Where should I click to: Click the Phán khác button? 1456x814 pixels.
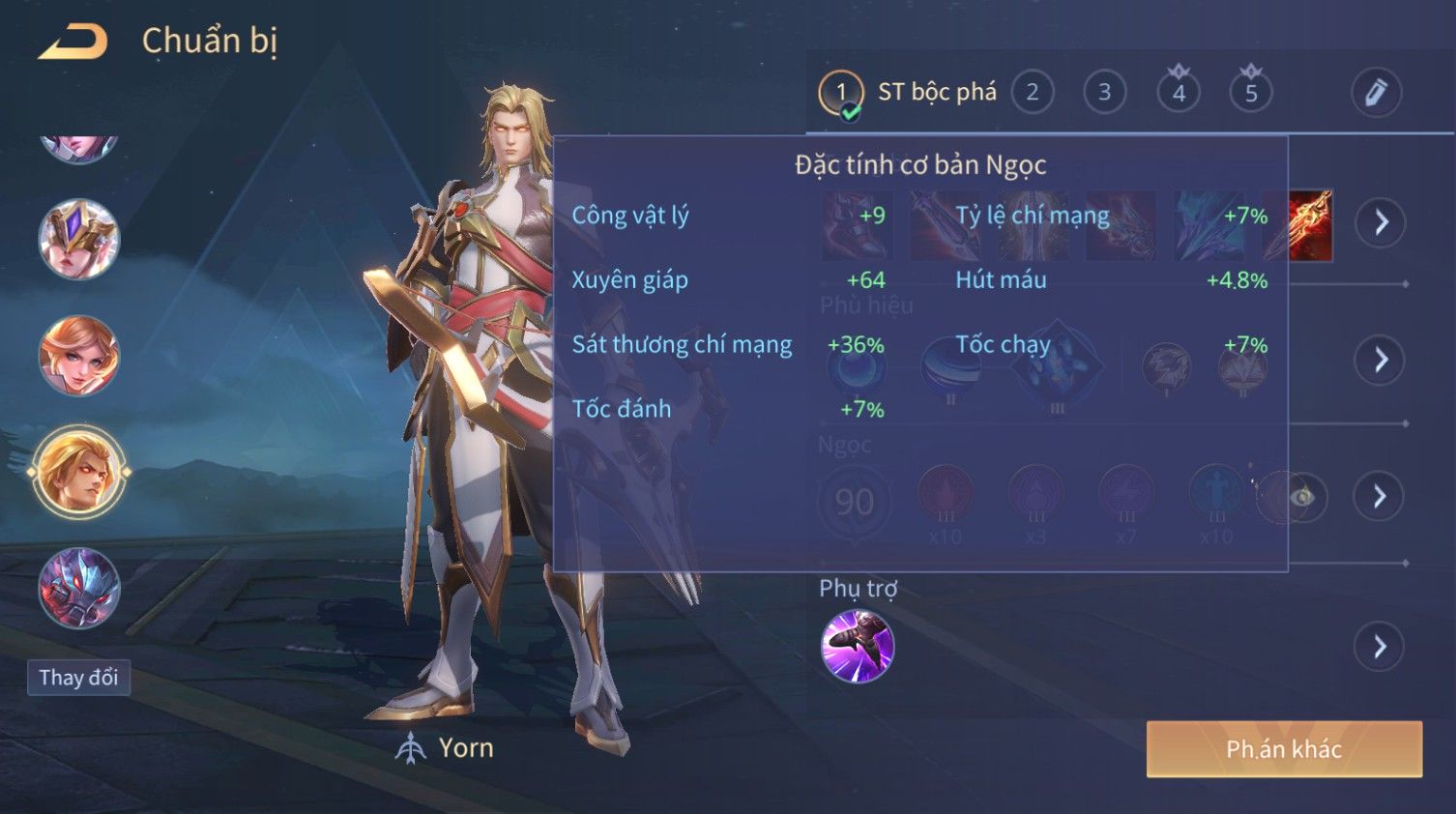point(1284,749)
